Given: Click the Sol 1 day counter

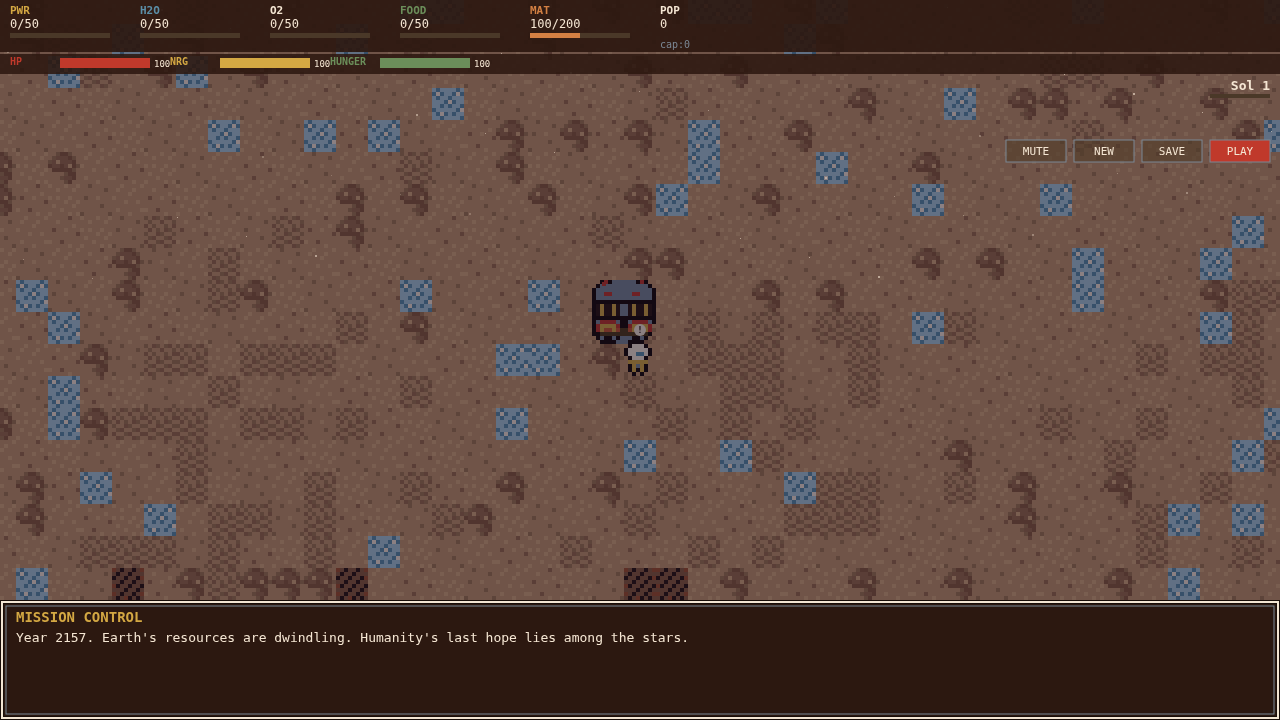Looking at the screenshot, I should click(x=1248, y=85).
